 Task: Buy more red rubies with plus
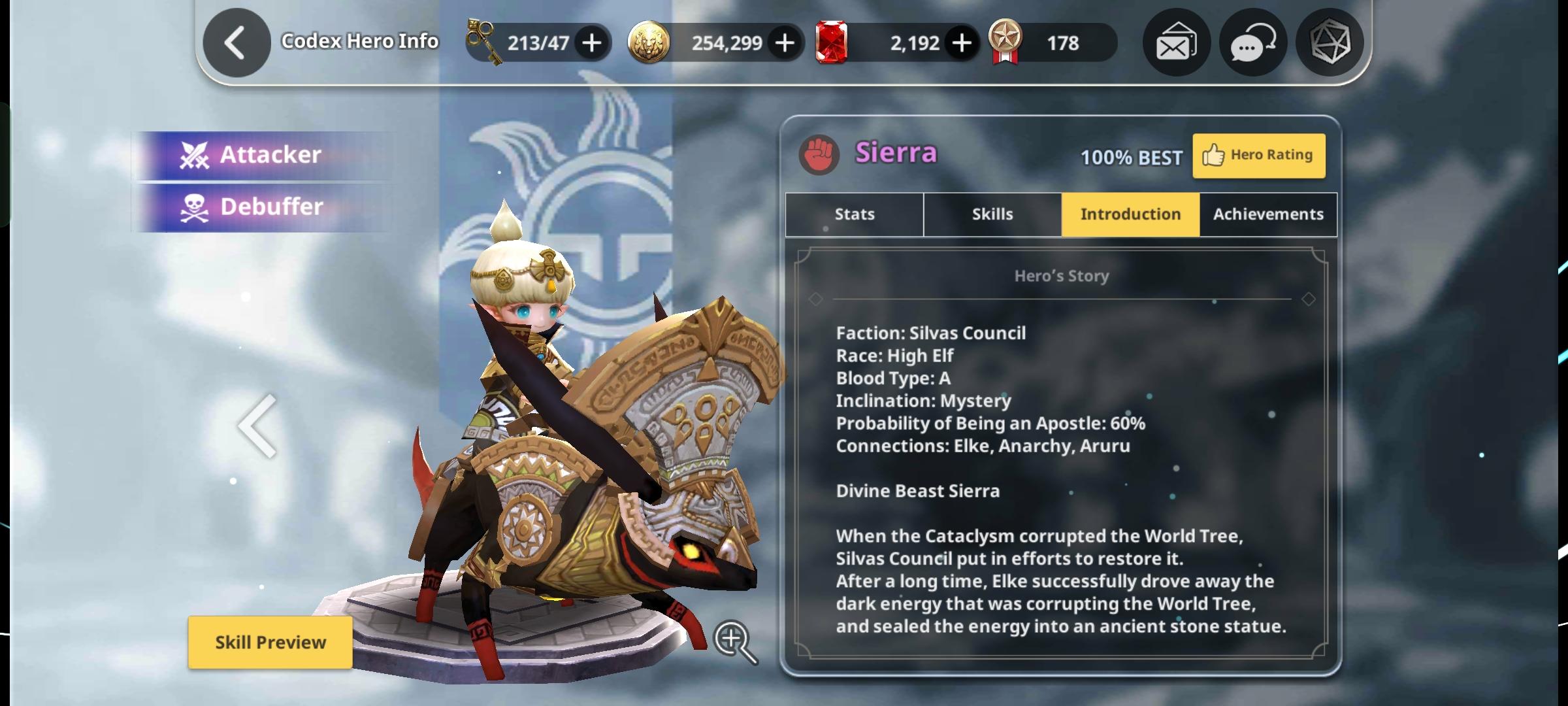pyautogui.click(x=961, y=43)
